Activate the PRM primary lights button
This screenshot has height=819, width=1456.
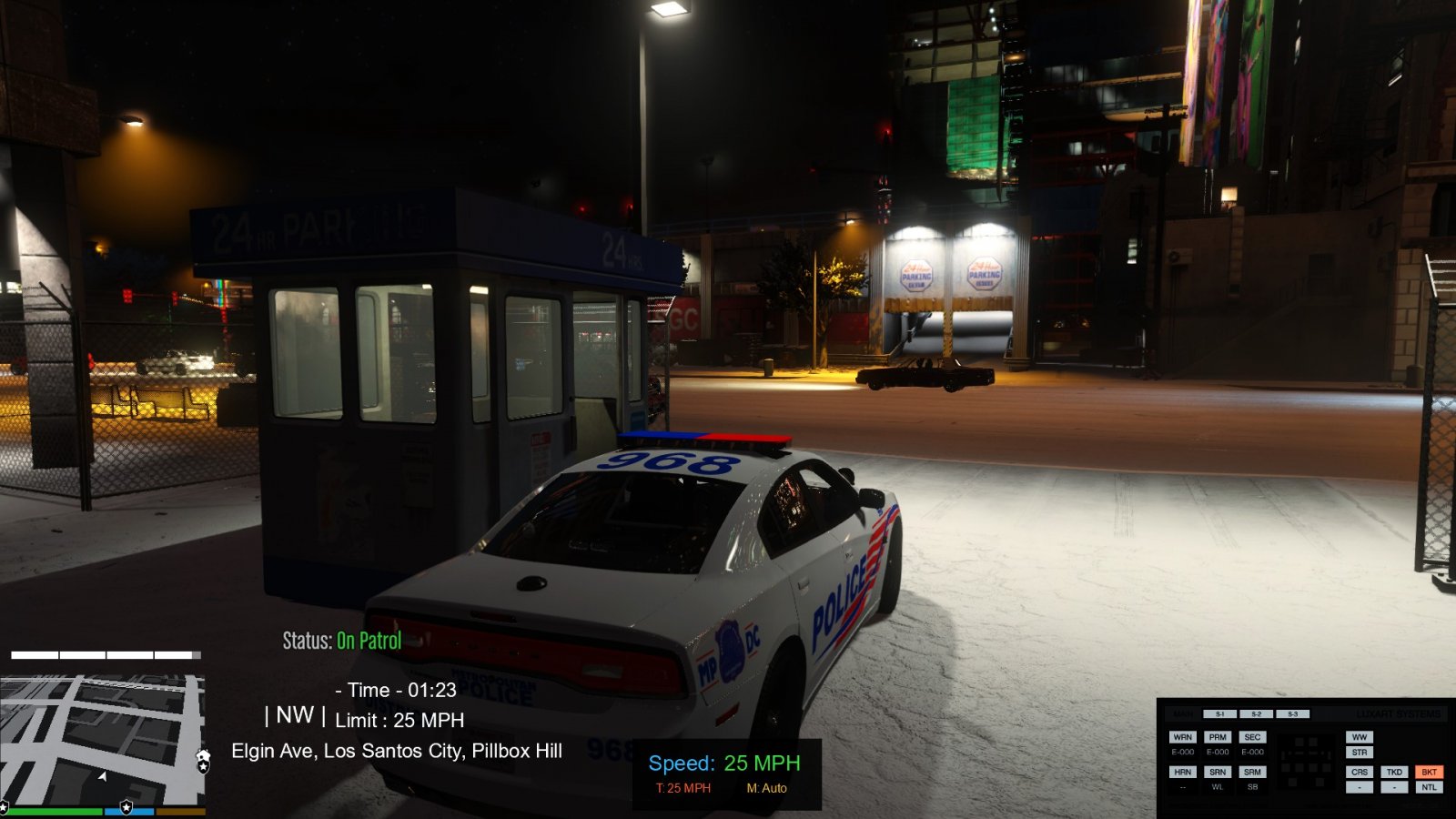click(1218, 737)
